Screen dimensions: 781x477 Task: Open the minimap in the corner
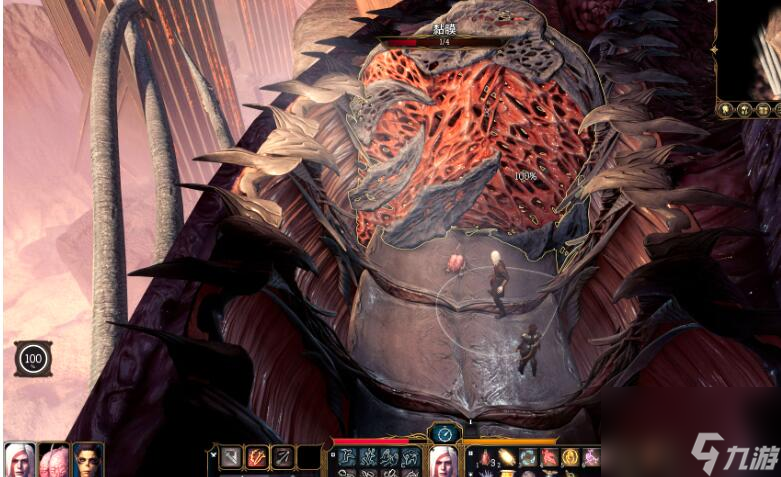point(750,50)
